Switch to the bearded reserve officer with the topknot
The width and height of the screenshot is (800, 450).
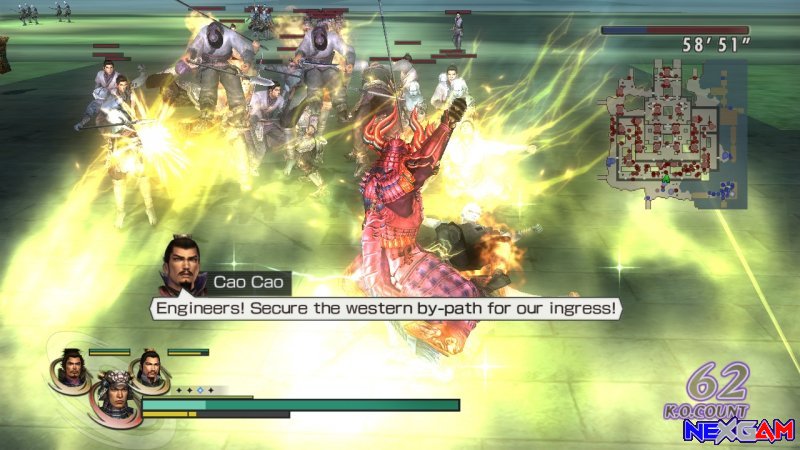(x=149, y=366)
